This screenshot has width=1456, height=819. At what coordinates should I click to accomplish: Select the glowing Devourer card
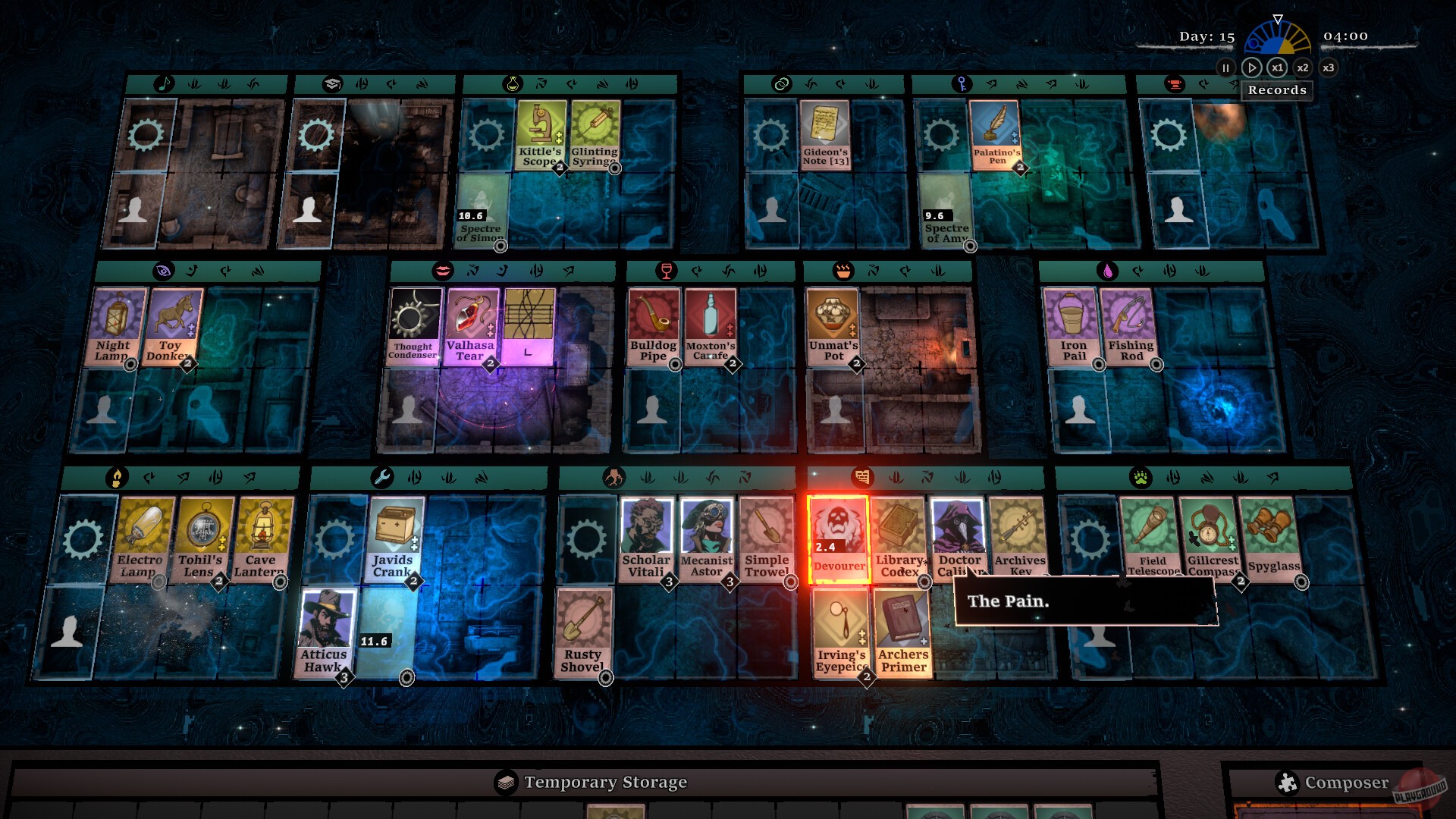click(x=839, y=540)
